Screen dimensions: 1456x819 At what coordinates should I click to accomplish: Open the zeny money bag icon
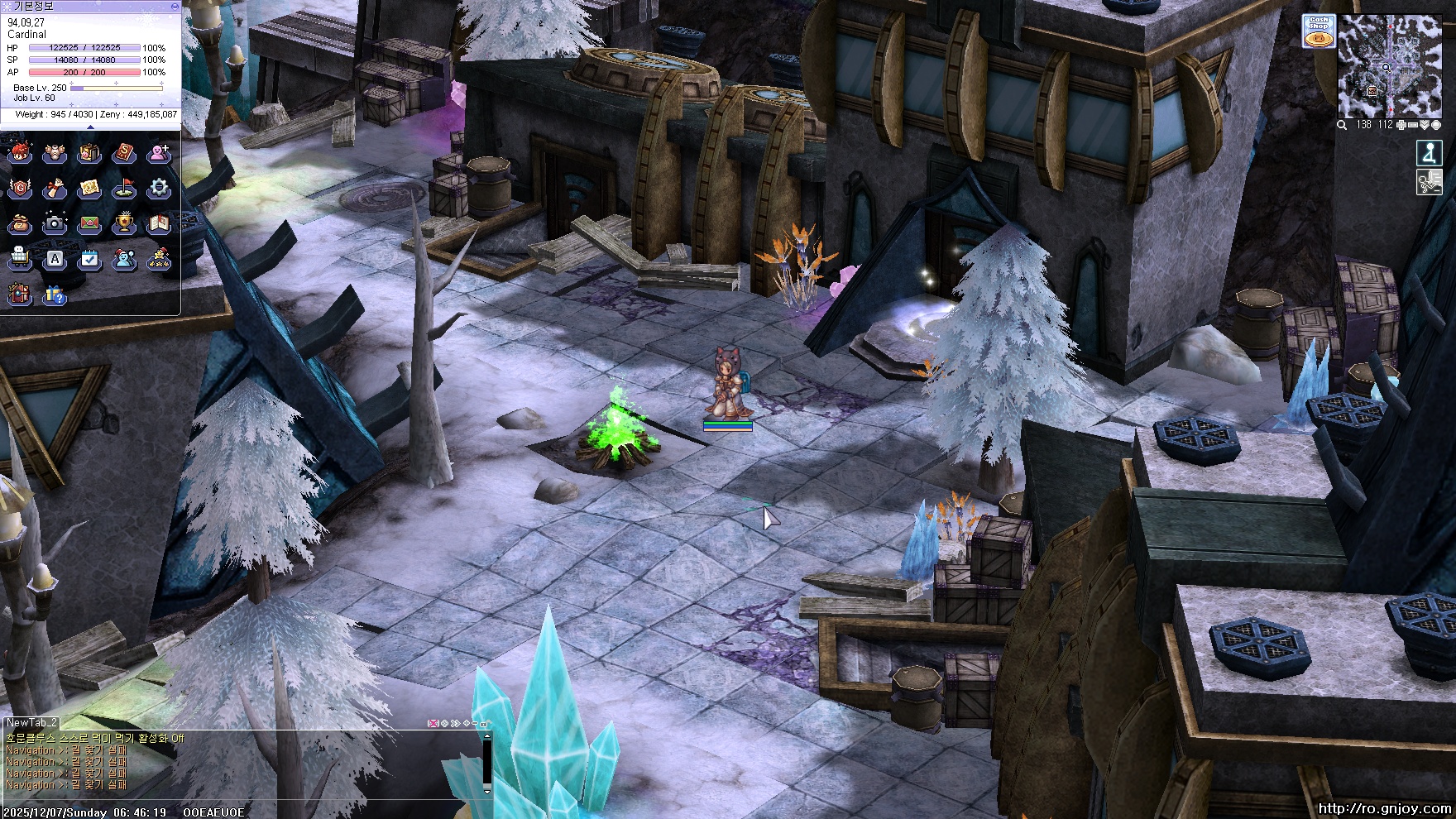(20, 223)
